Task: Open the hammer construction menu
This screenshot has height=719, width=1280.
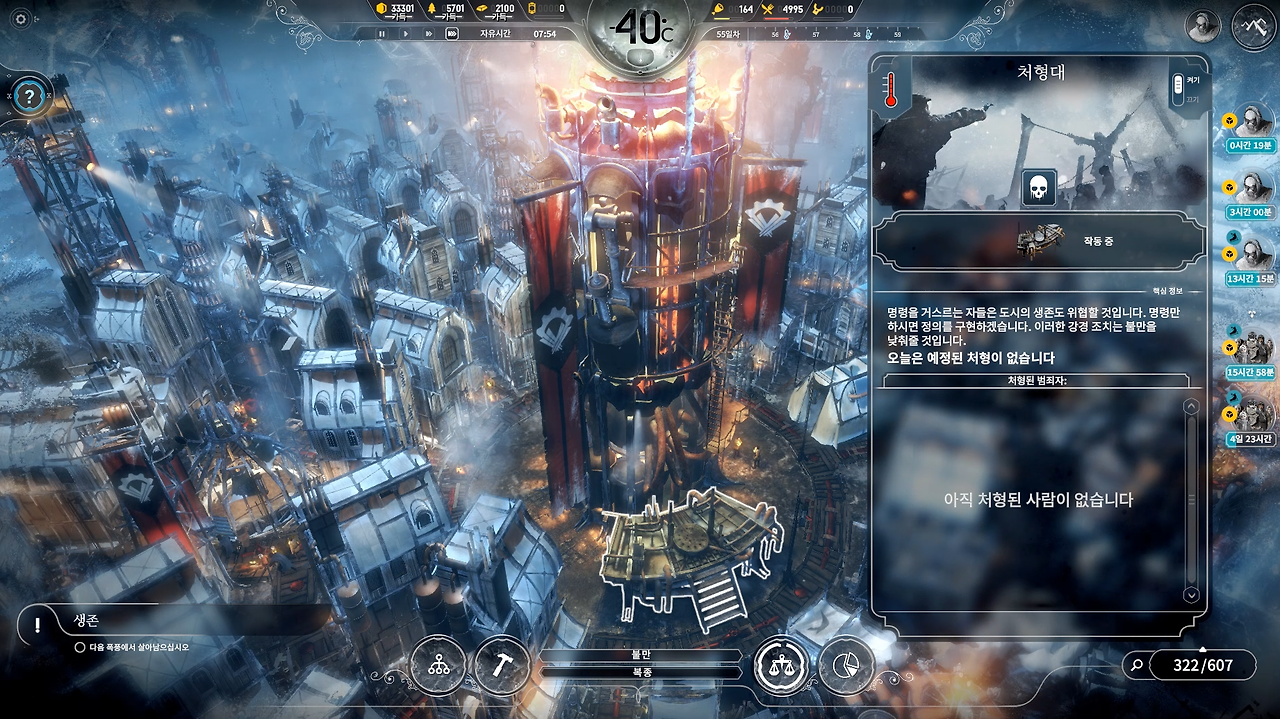Action: (x=501, y=665)
